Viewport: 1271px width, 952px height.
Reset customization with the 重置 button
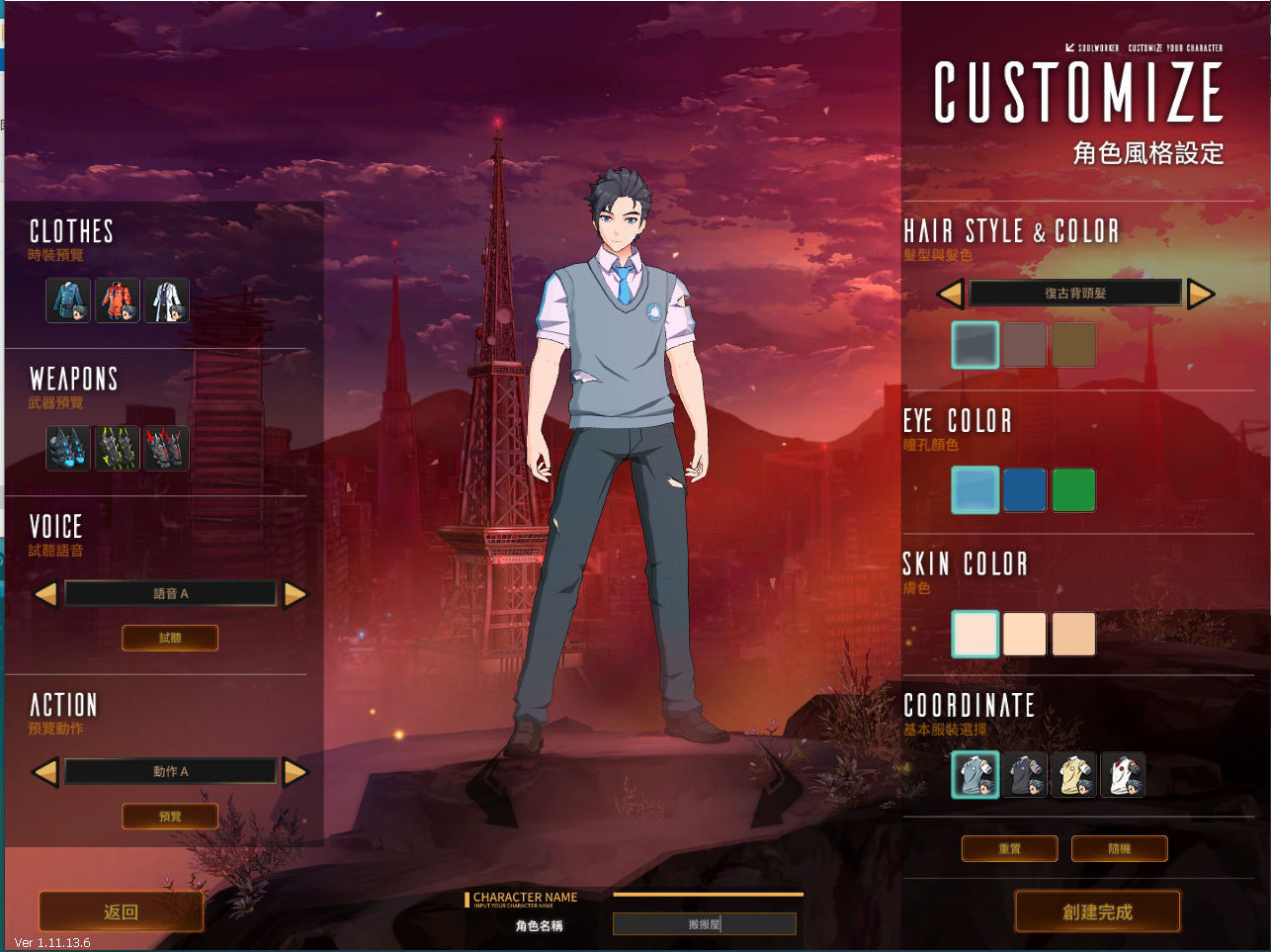(x=1009, y=849)
